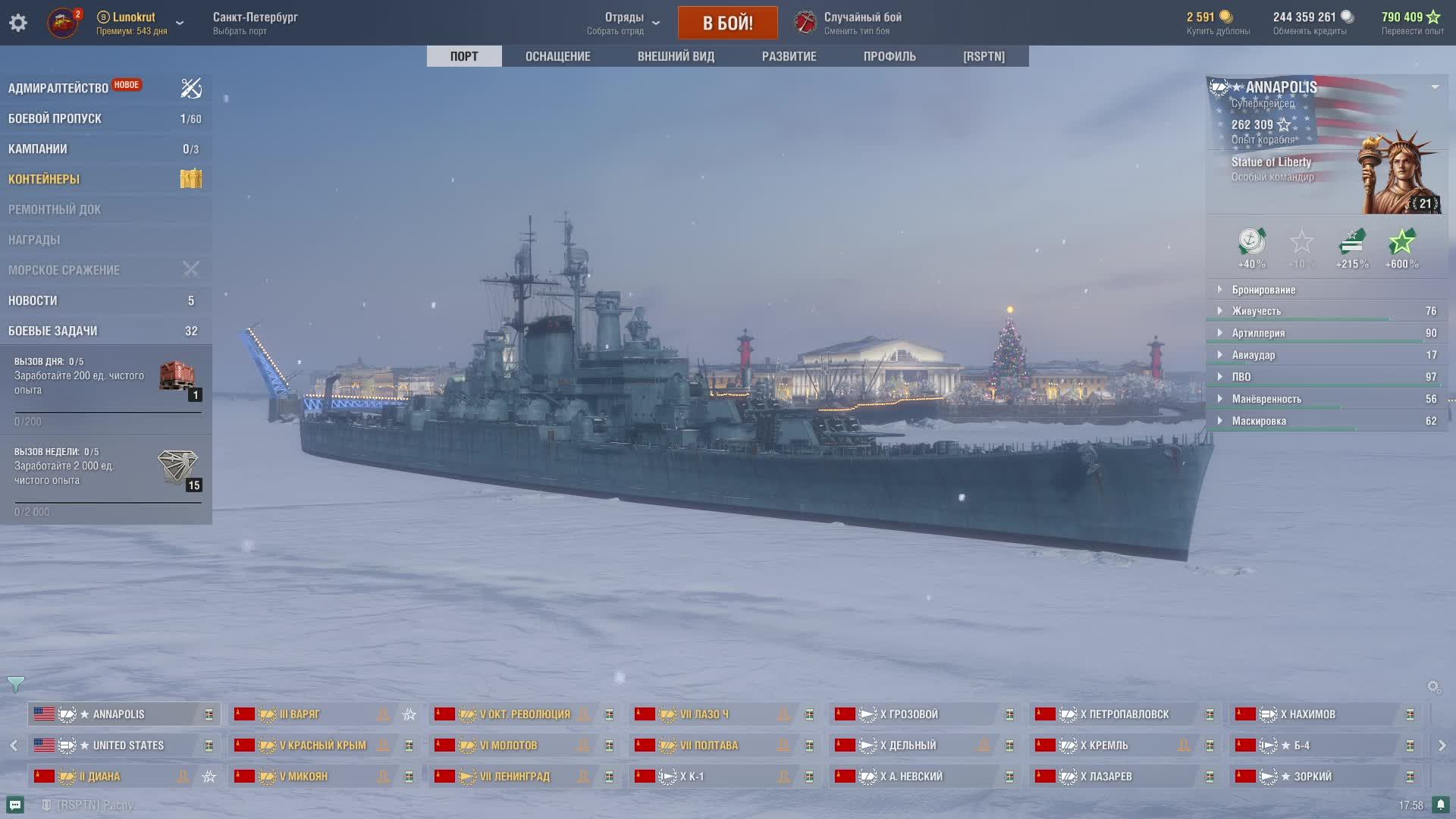Open the [RSPTN] clan tab

coord(984,56)
